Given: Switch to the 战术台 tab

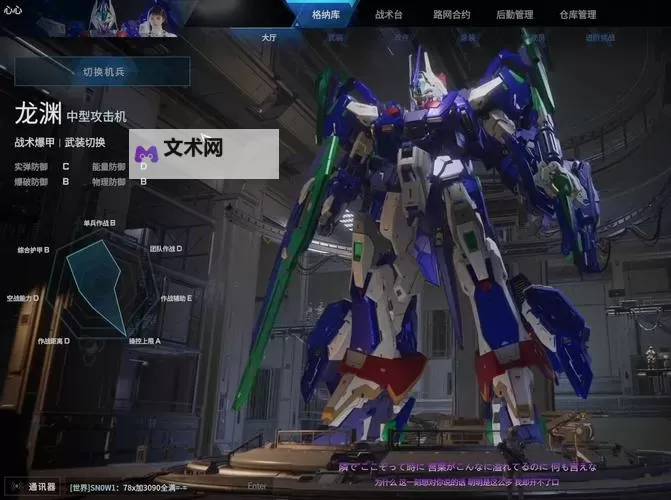Looking at the screenshot, I should pos(388,15).
